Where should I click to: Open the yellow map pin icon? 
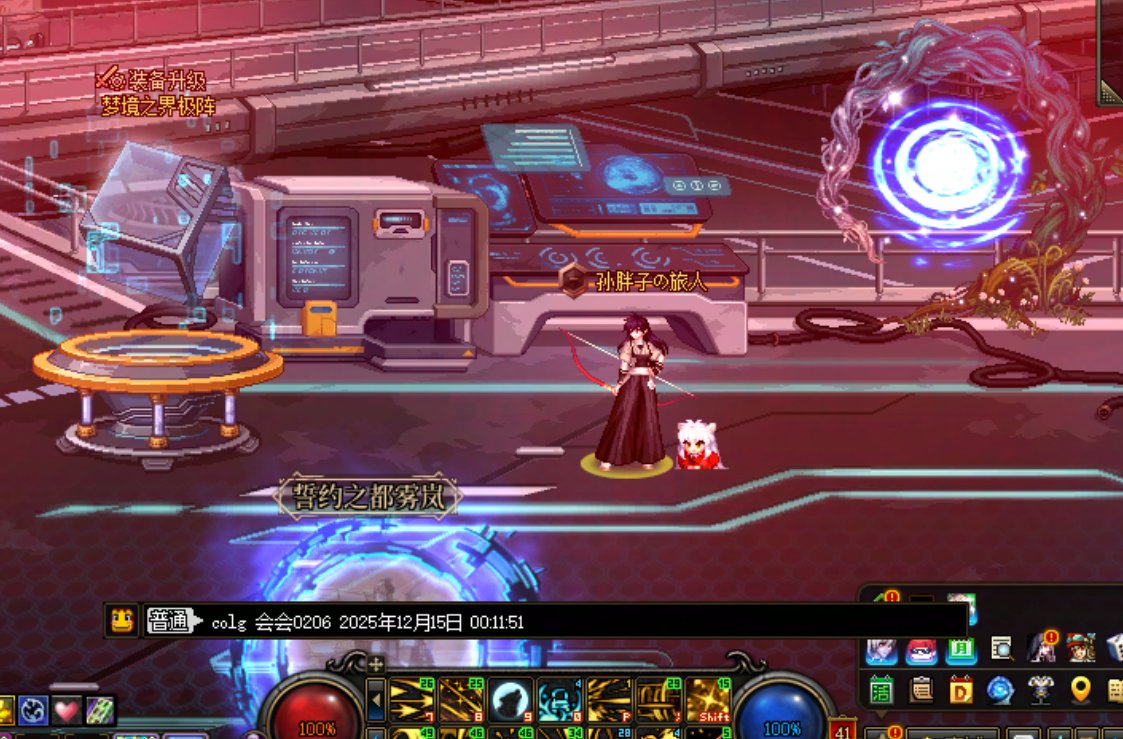coord(1079,691)
